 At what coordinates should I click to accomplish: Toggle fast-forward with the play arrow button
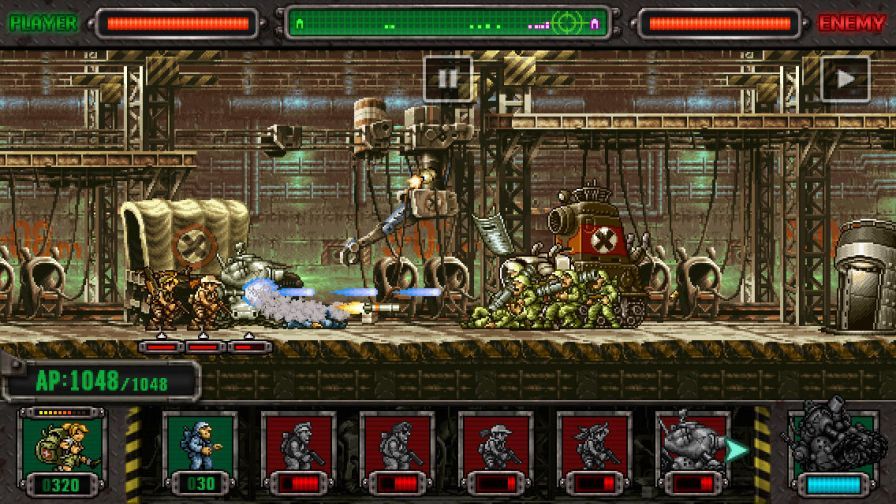tap(845, 78)
